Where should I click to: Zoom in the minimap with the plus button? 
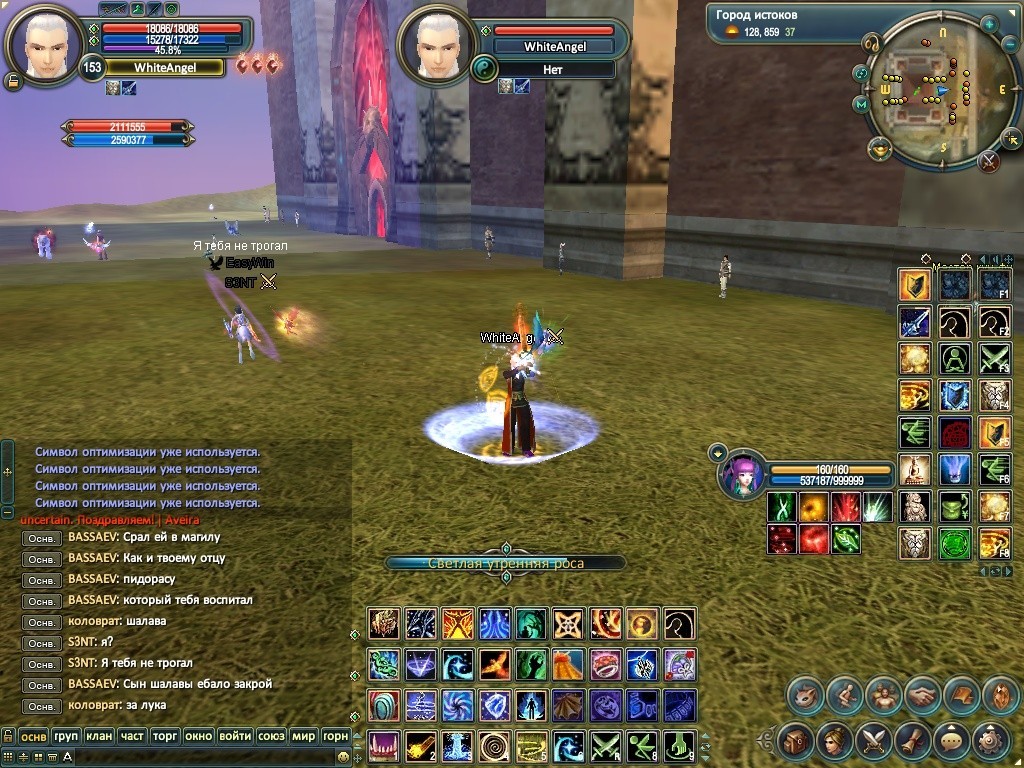click(x=989, y=25)
